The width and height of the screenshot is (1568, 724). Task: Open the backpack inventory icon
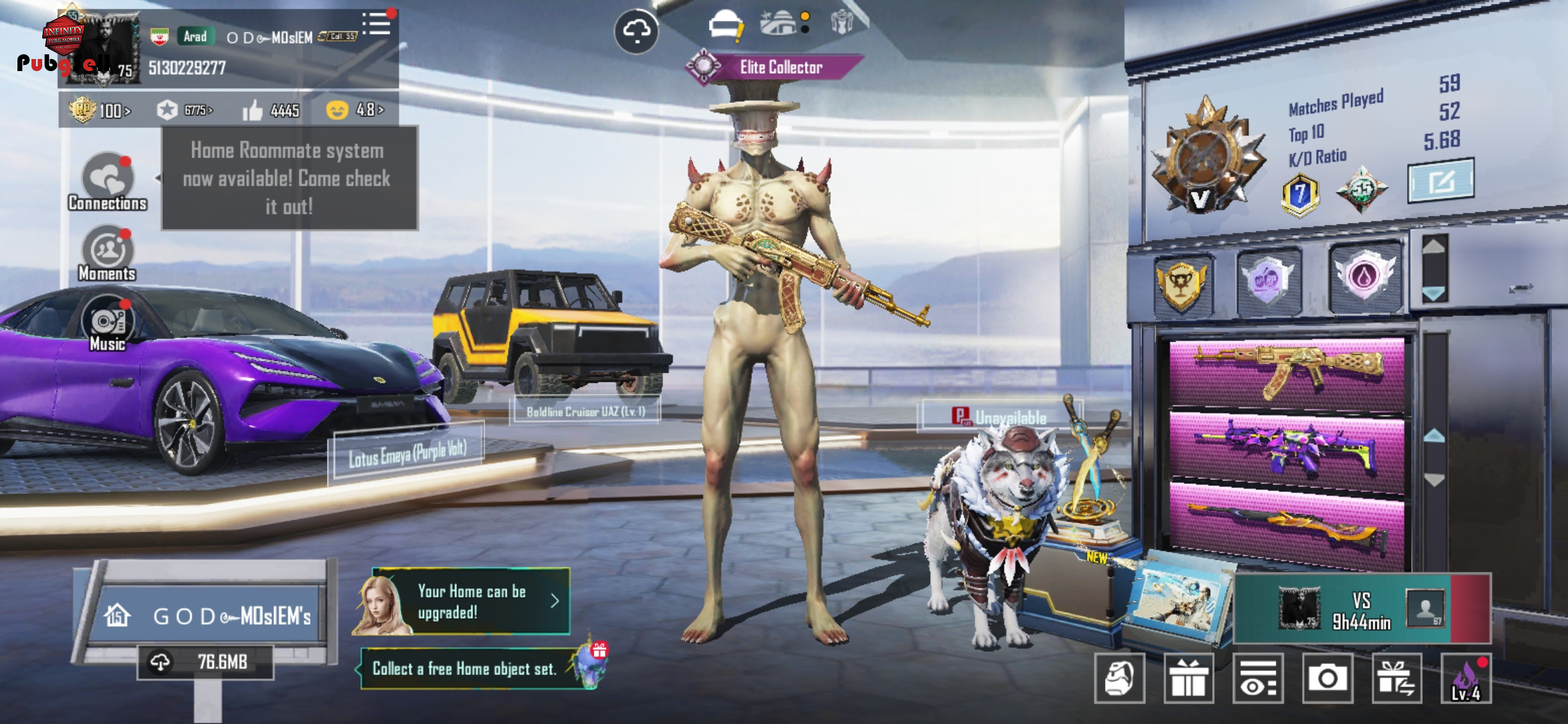pos(1120,678)
